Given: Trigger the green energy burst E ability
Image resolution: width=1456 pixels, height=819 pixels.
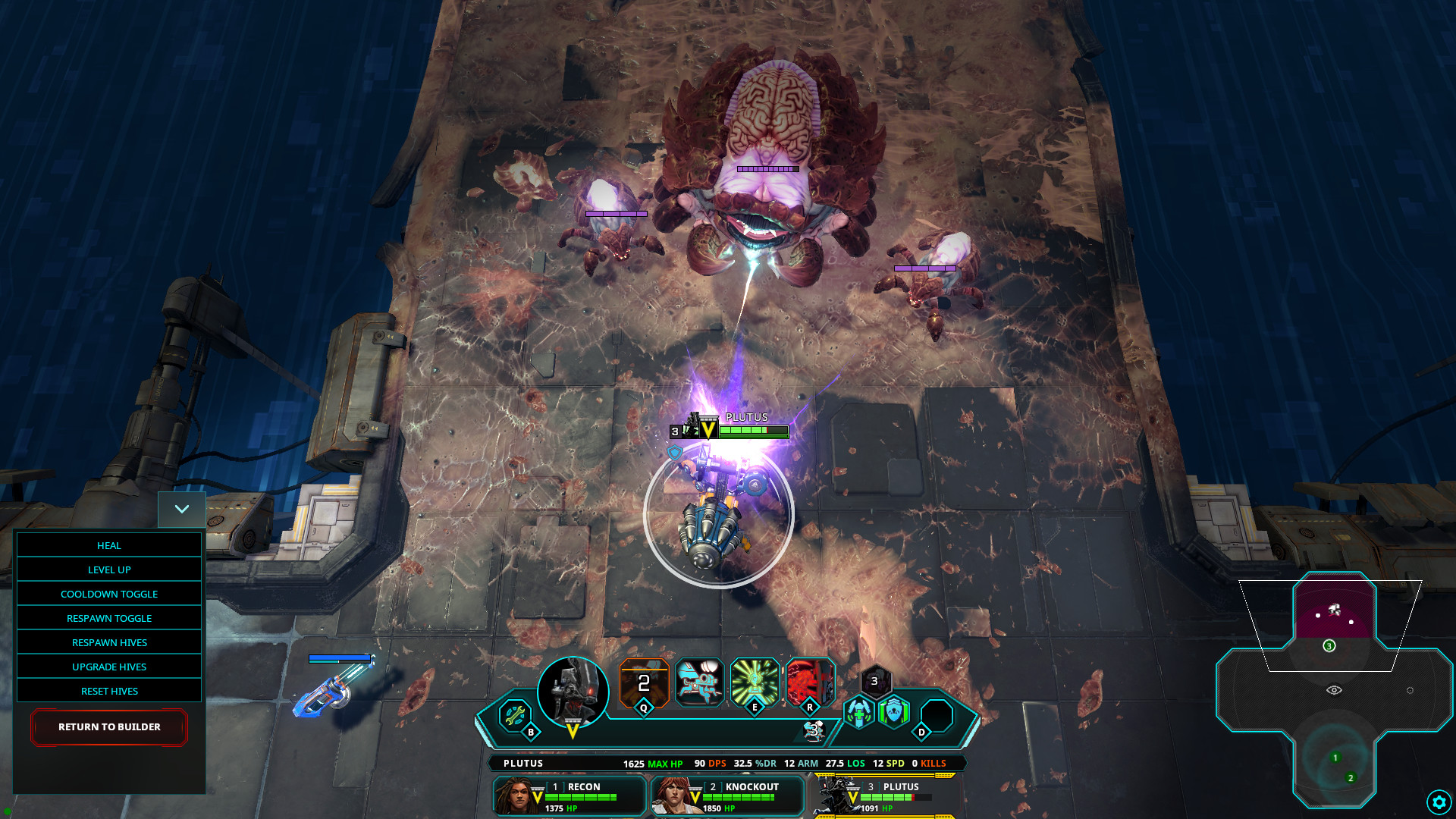Looking at the screenshot, I should [754, 682].
